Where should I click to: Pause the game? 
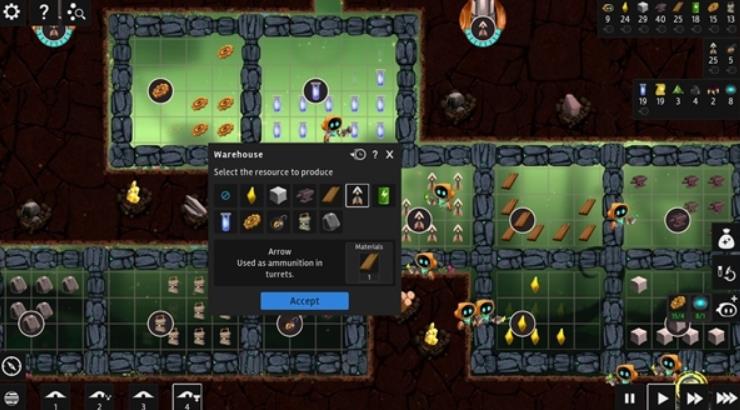[x=630, y=398]
